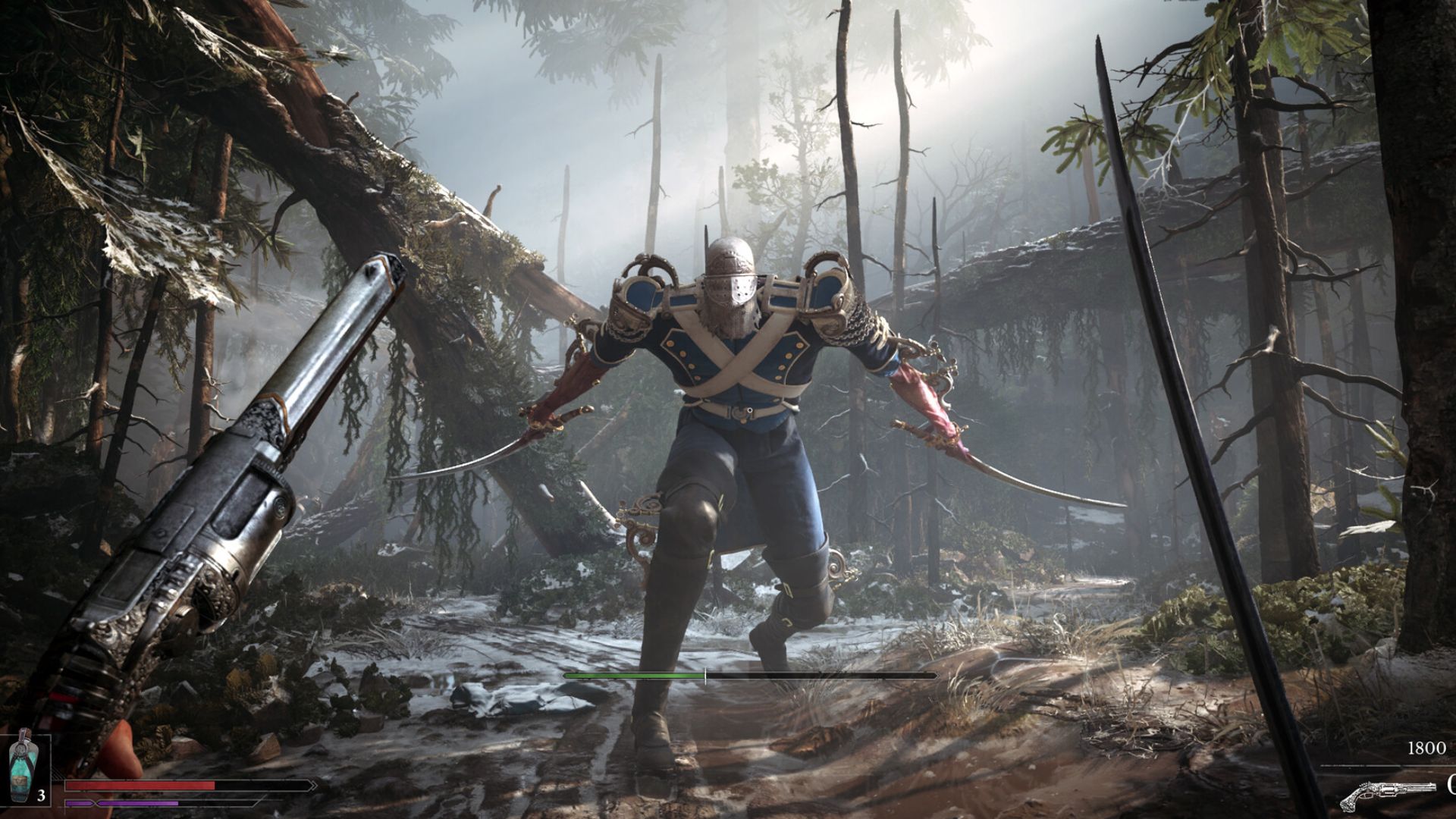Select the healing flask item slot

[25, 767]
